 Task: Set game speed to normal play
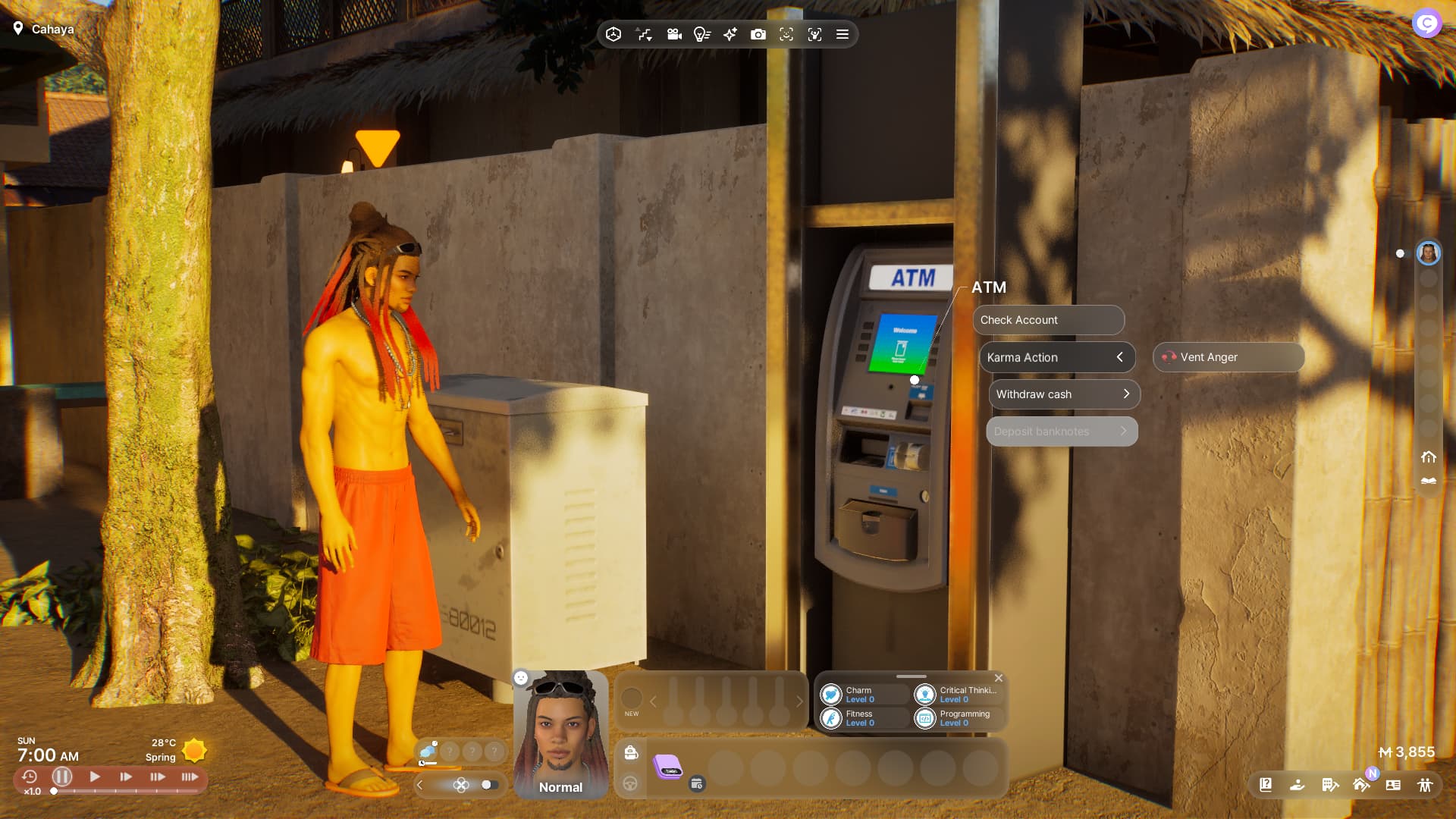[95, 777]
